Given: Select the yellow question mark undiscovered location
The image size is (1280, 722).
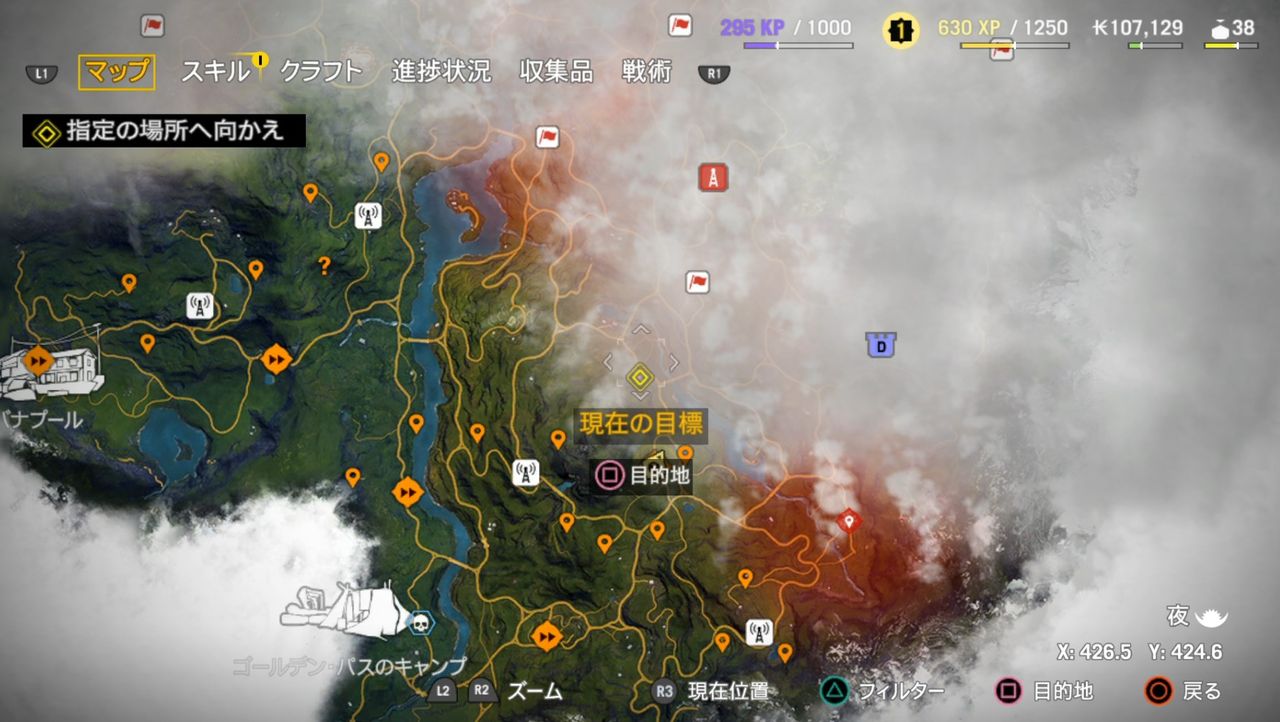Looking at the screenshot, I should click(x=326, y=263).
